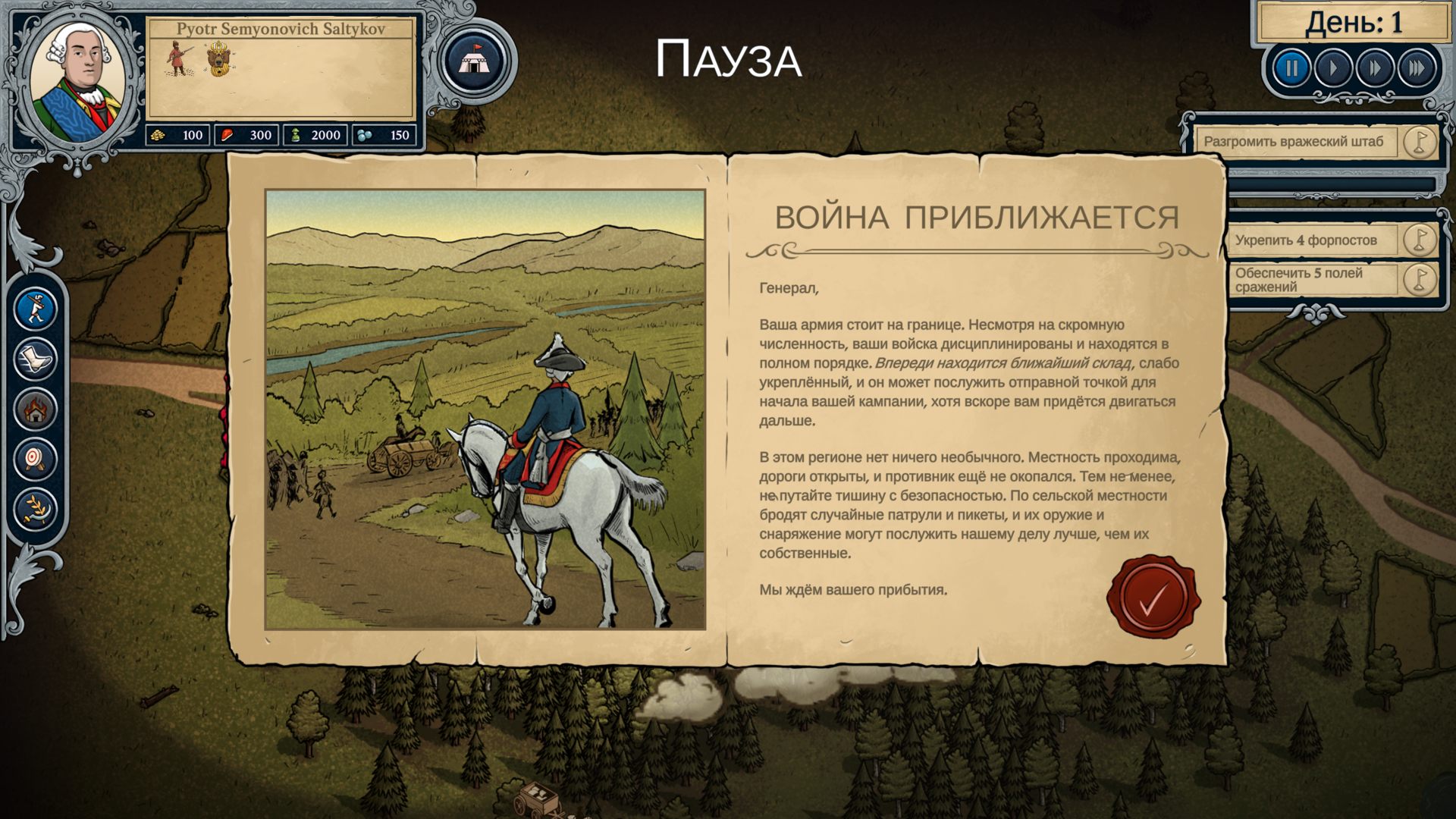Click the flag beside 'Укрепить 4 форпостов'

pos(1419,240)
